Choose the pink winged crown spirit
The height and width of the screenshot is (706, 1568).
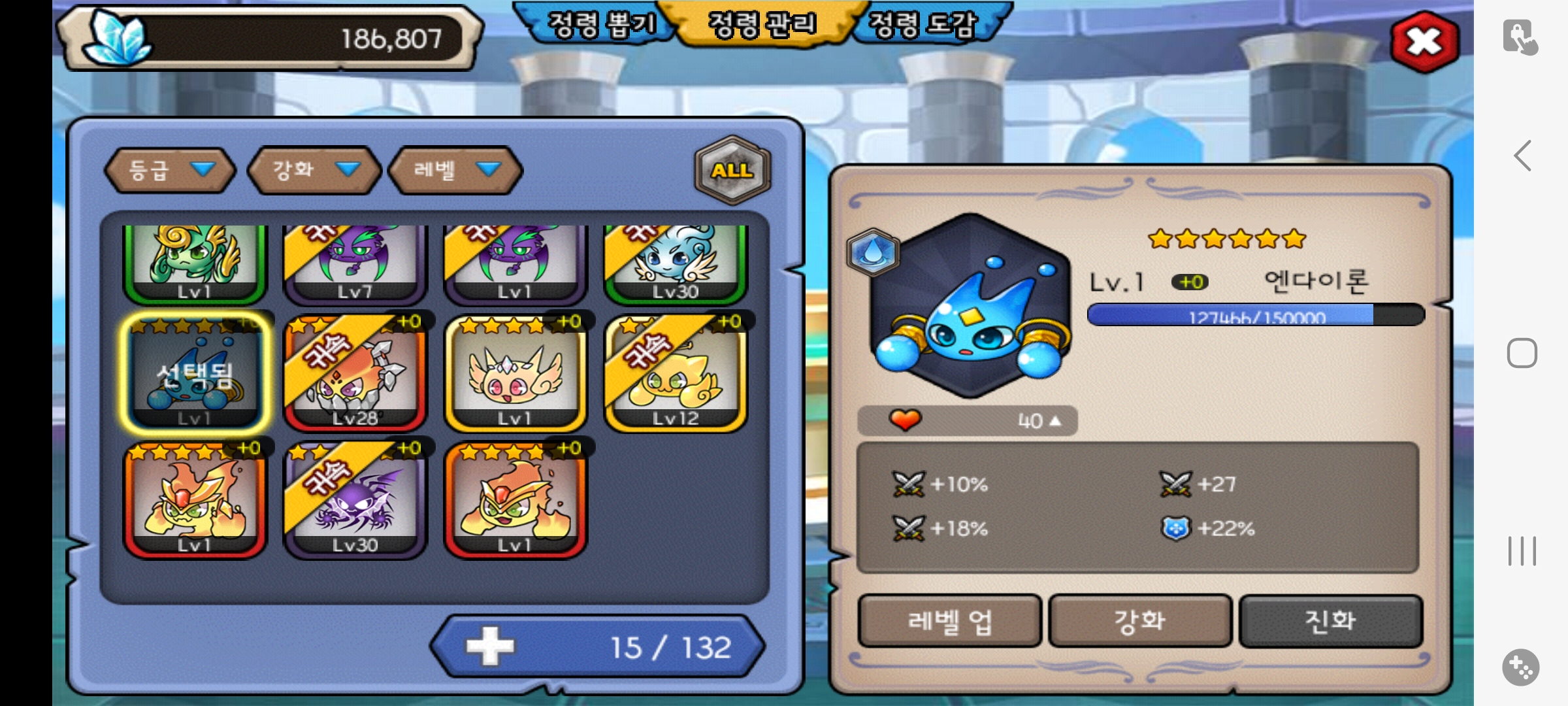coord(515,374)
